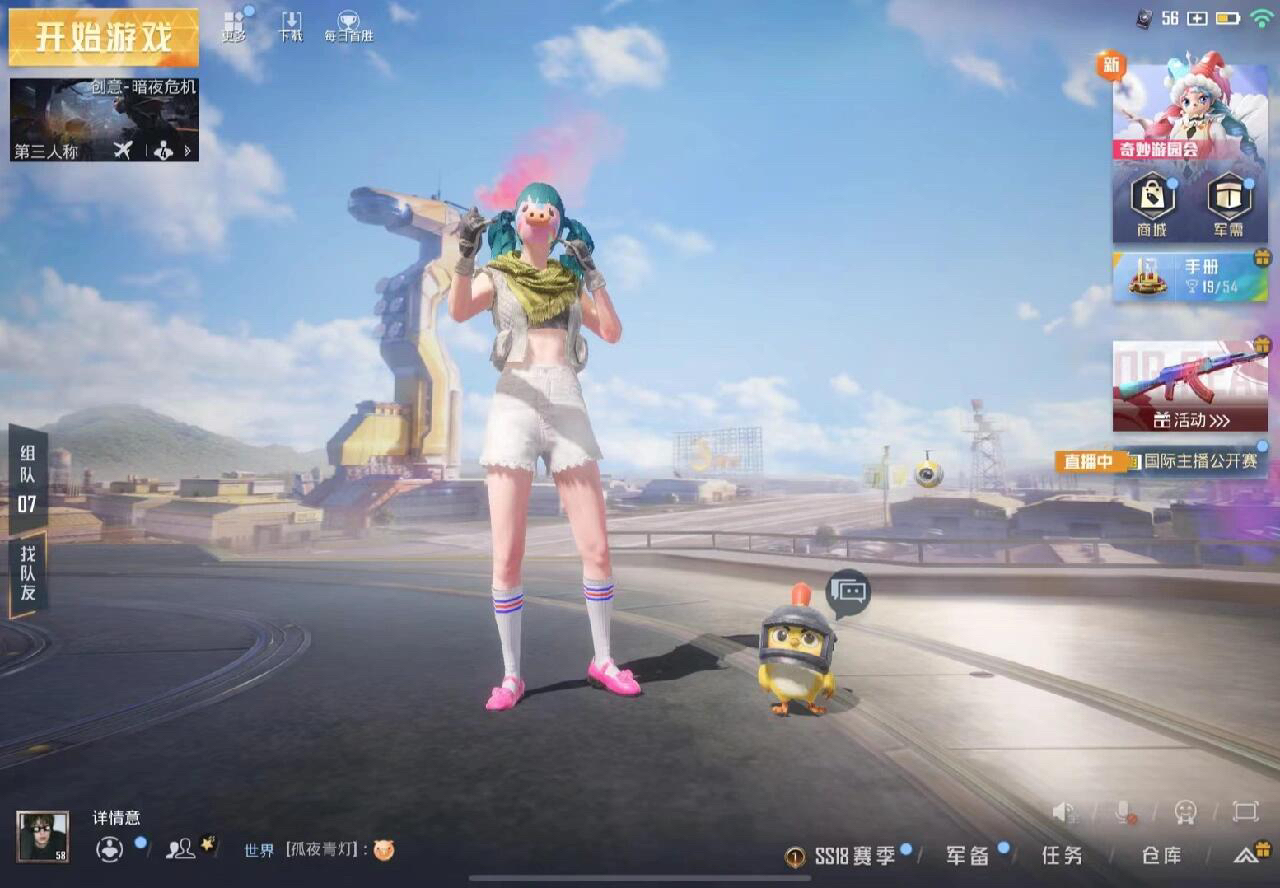This screenshot has height=888, width=1280.
Task: Open the 手册 handbook pass
Action: coord(1190,277)
